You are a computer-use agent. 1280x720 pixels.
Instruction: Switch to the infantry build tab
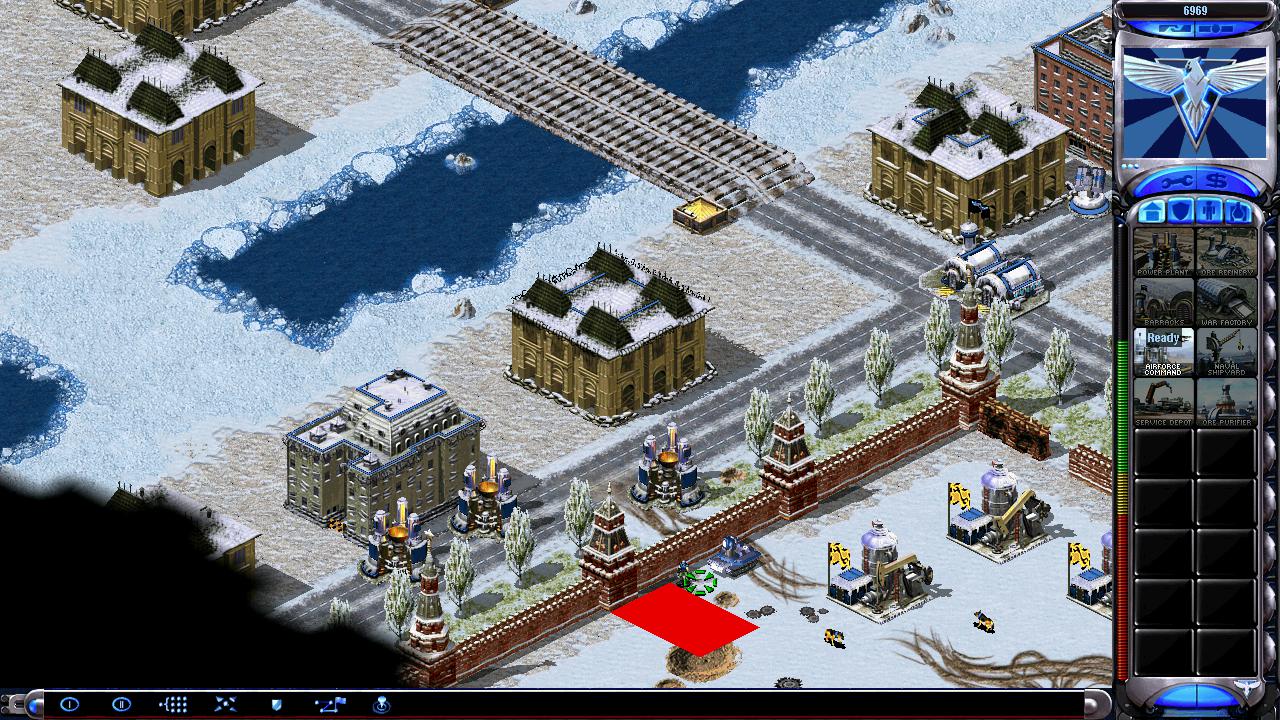(x=1209, y=212)
